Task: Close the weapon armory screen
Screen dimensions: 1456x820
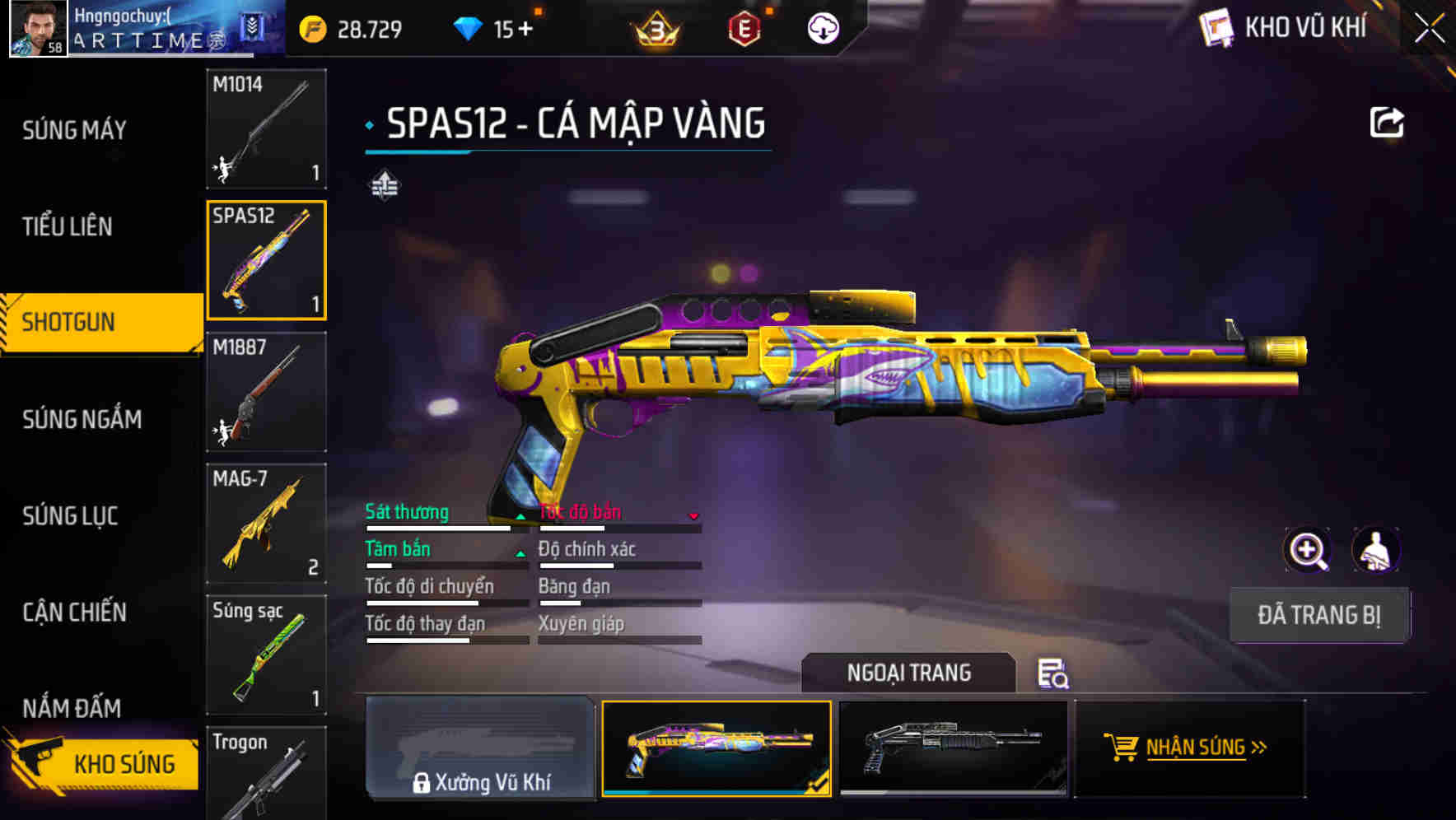Action: point(1429,29)
